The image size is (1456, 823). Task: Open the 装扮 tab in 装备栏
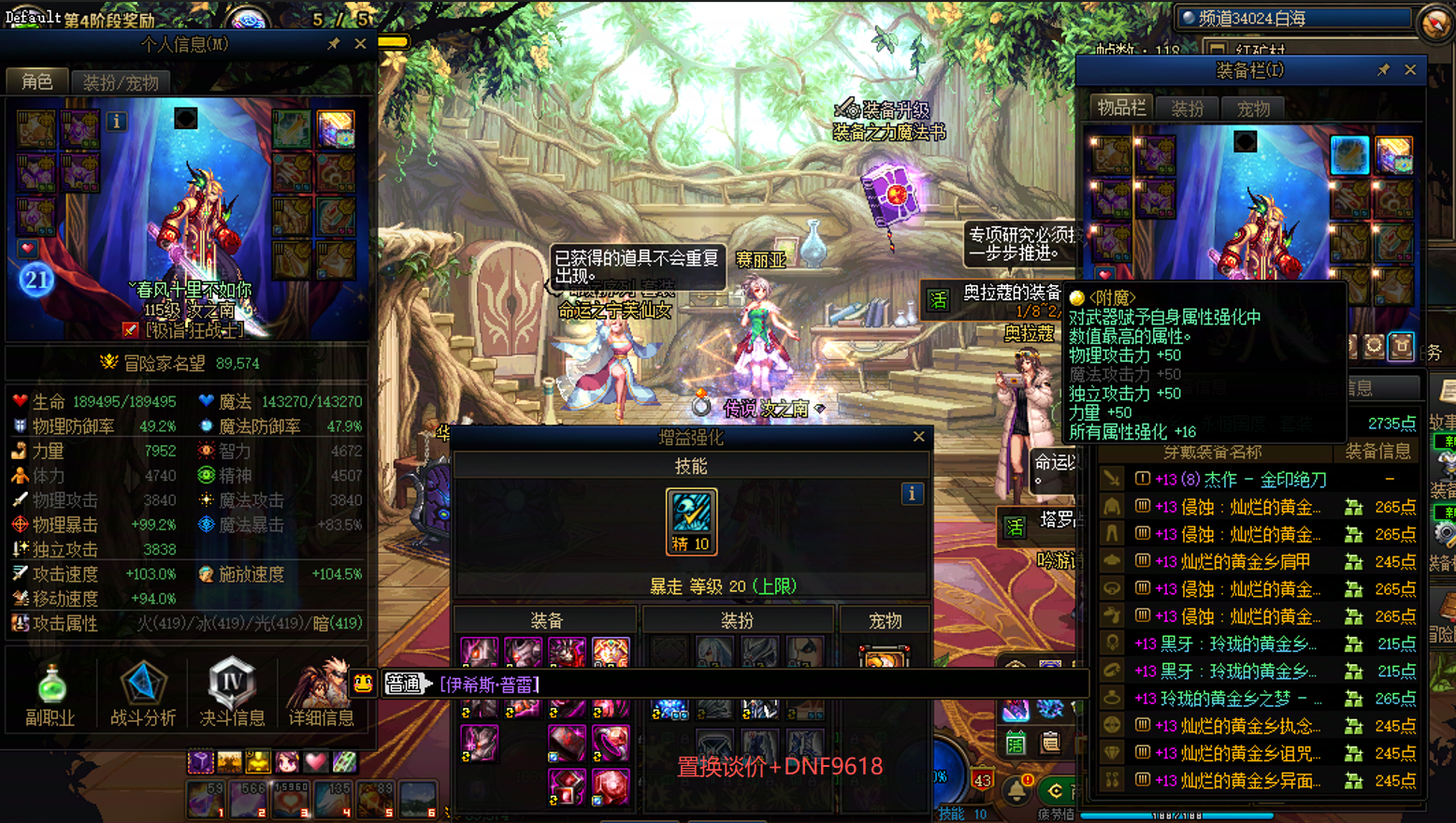point(1188,108)
